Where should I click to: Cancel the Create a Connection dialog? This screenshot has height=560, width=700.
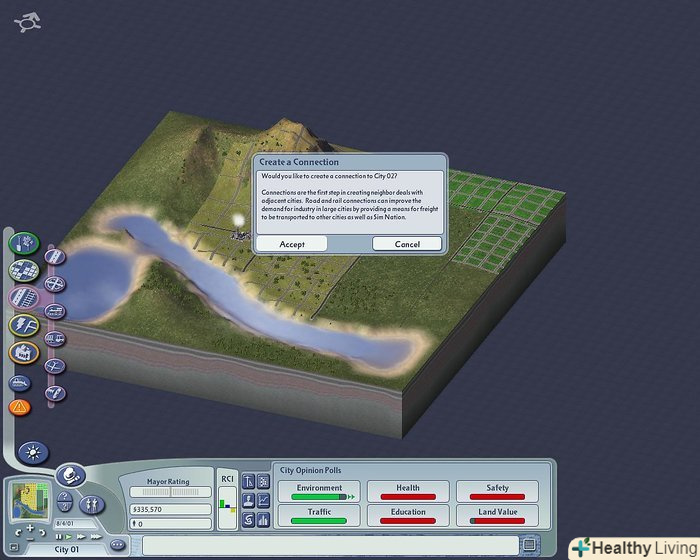click(407, 244)
